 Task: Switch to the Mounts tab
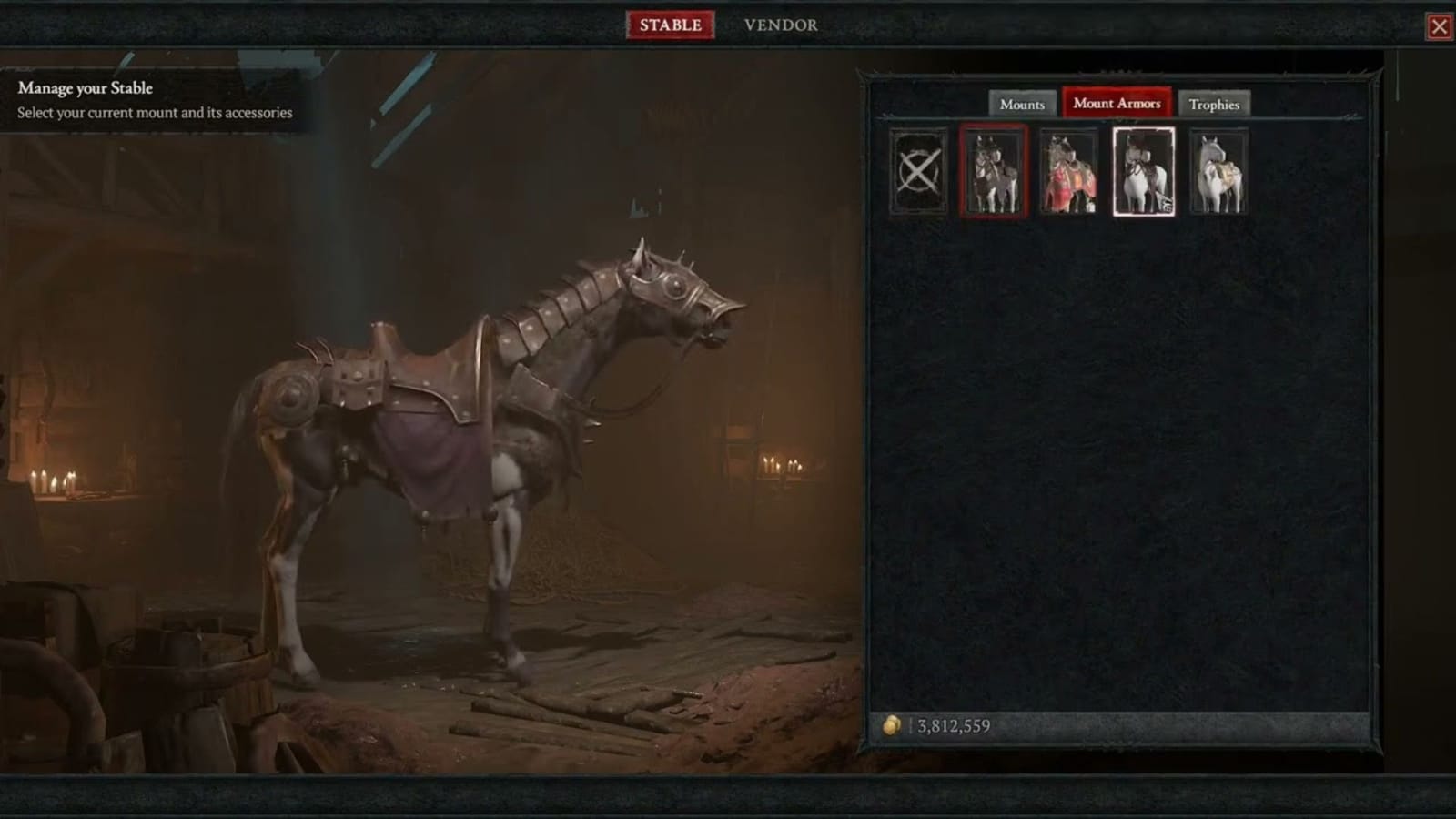(x=1021, y=105)
